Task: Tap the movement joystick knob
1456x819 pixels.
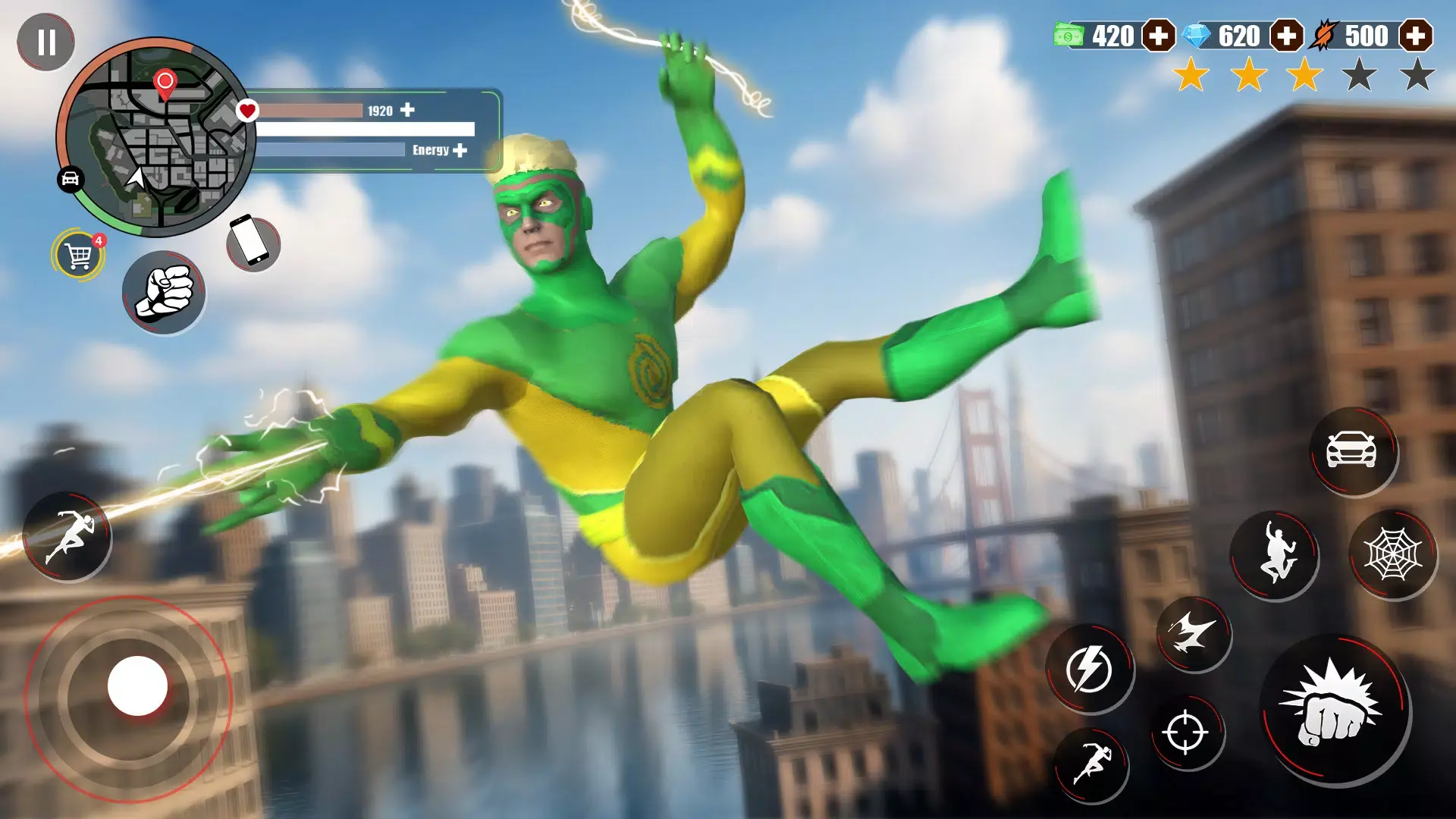Action: click(x=137, y=686)
